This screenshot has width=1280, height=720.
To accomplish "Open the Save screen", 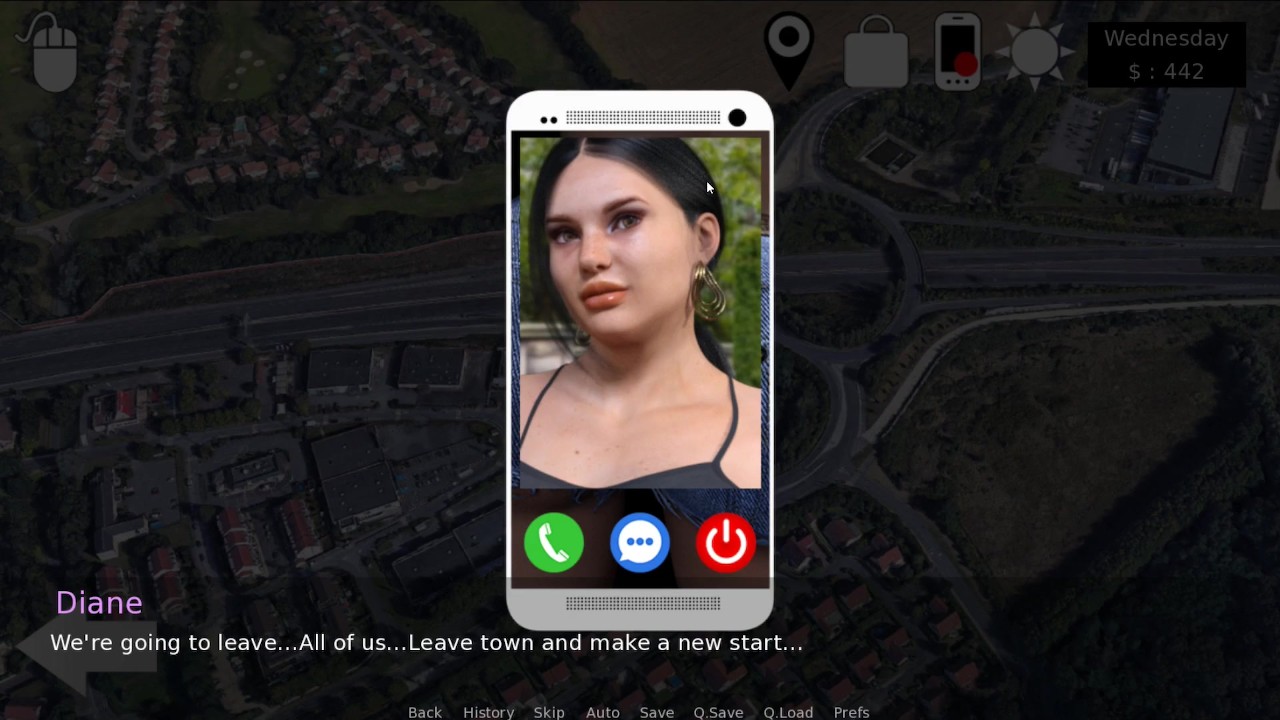I will click(x=657, y=712).
